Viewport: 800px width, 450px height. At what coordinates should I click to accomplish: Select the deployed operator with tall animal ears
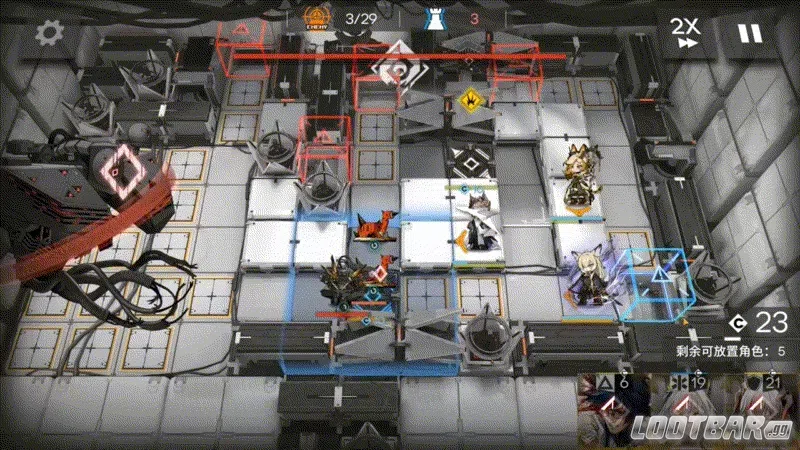pos(580,180)
